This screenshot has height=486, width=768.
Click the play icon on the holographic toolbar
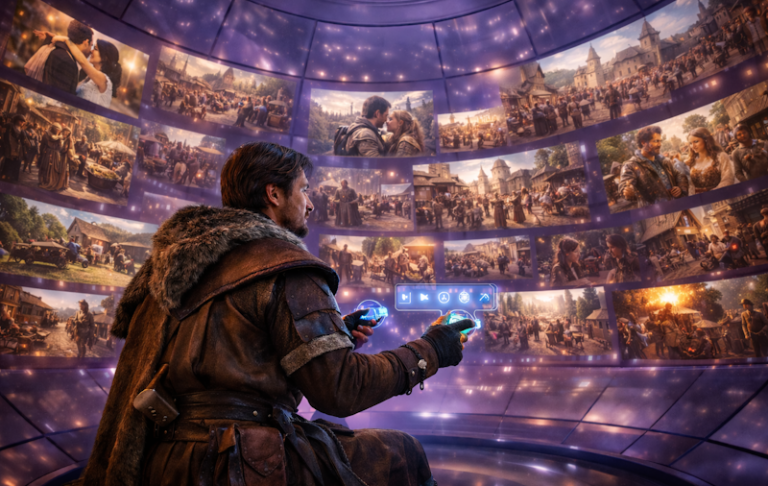coord(404,297)
